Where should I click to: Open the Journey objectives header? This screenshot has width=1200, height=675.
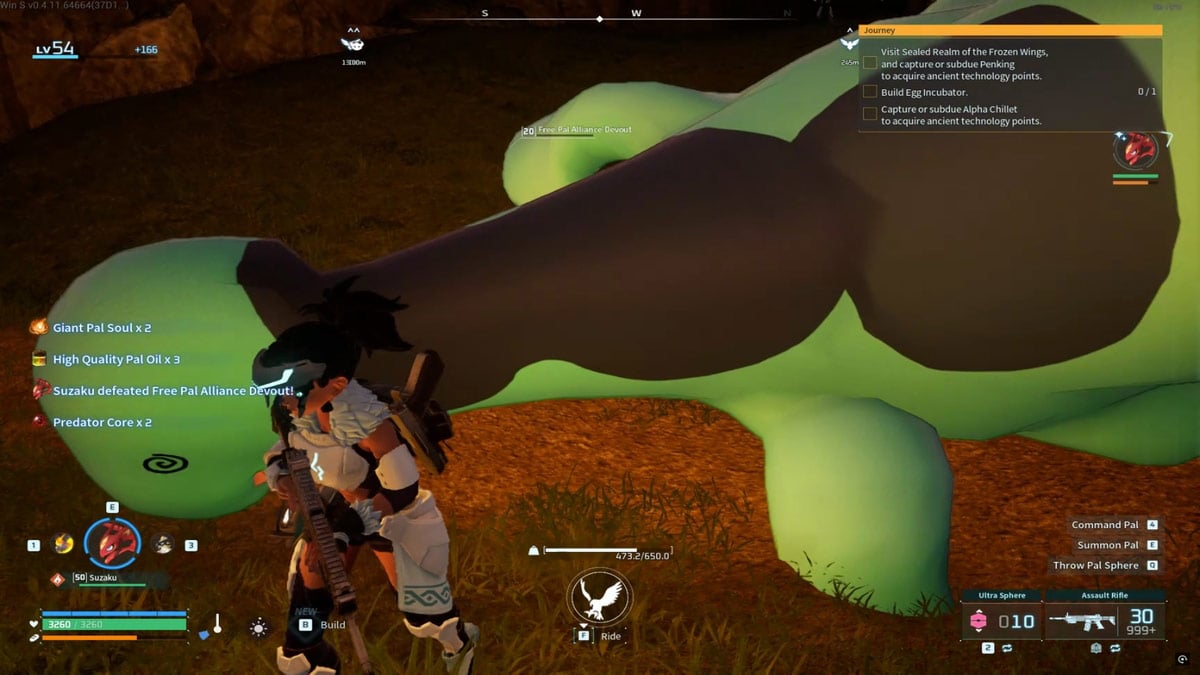coord(1010,31)
